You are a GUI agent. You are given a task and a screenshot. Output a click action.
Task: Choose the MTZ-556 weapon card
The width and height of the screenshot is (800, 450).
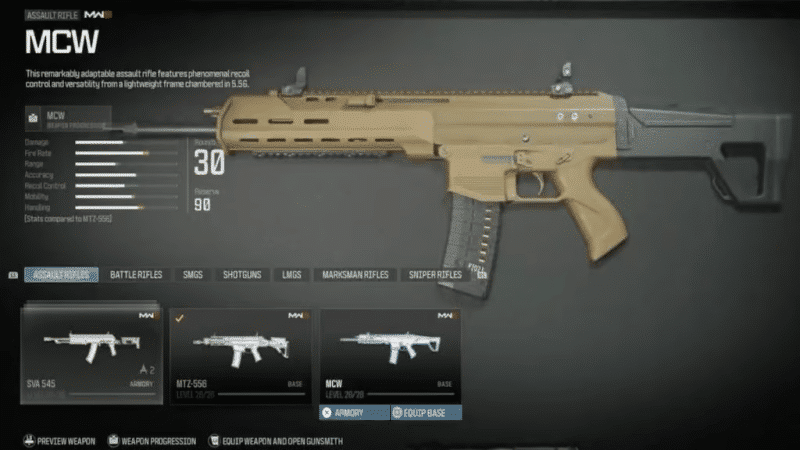tap(240, 356)
